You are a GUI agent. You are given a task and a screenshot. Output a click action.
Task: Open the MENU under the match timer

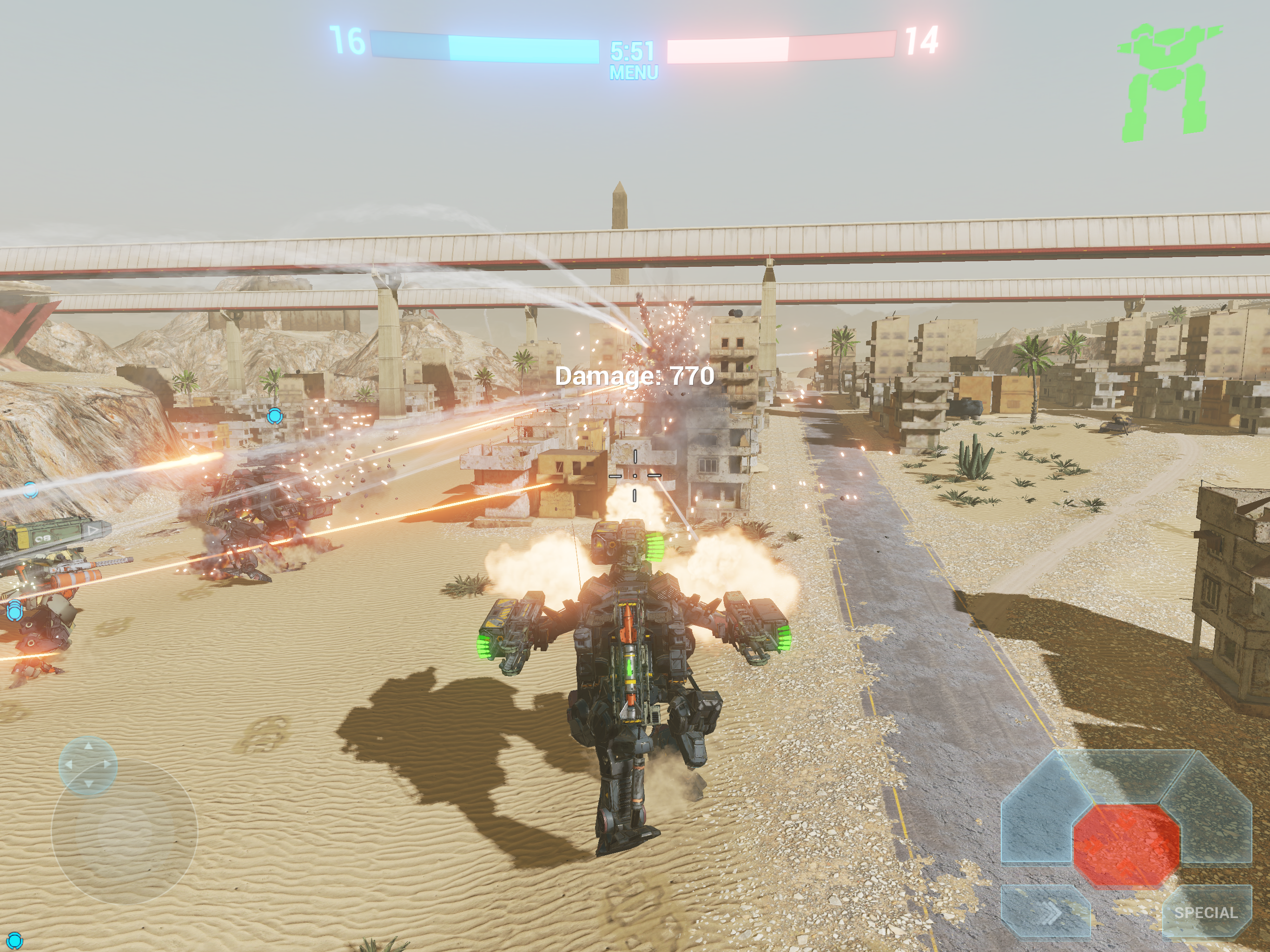click(x=633, y=73)
